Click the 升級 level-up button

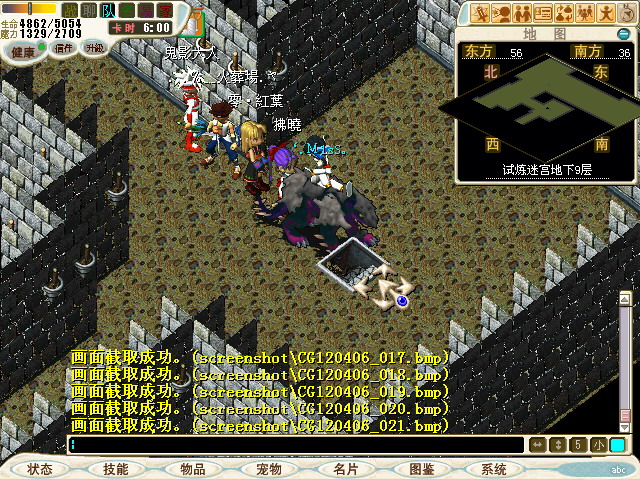(94, 48)
